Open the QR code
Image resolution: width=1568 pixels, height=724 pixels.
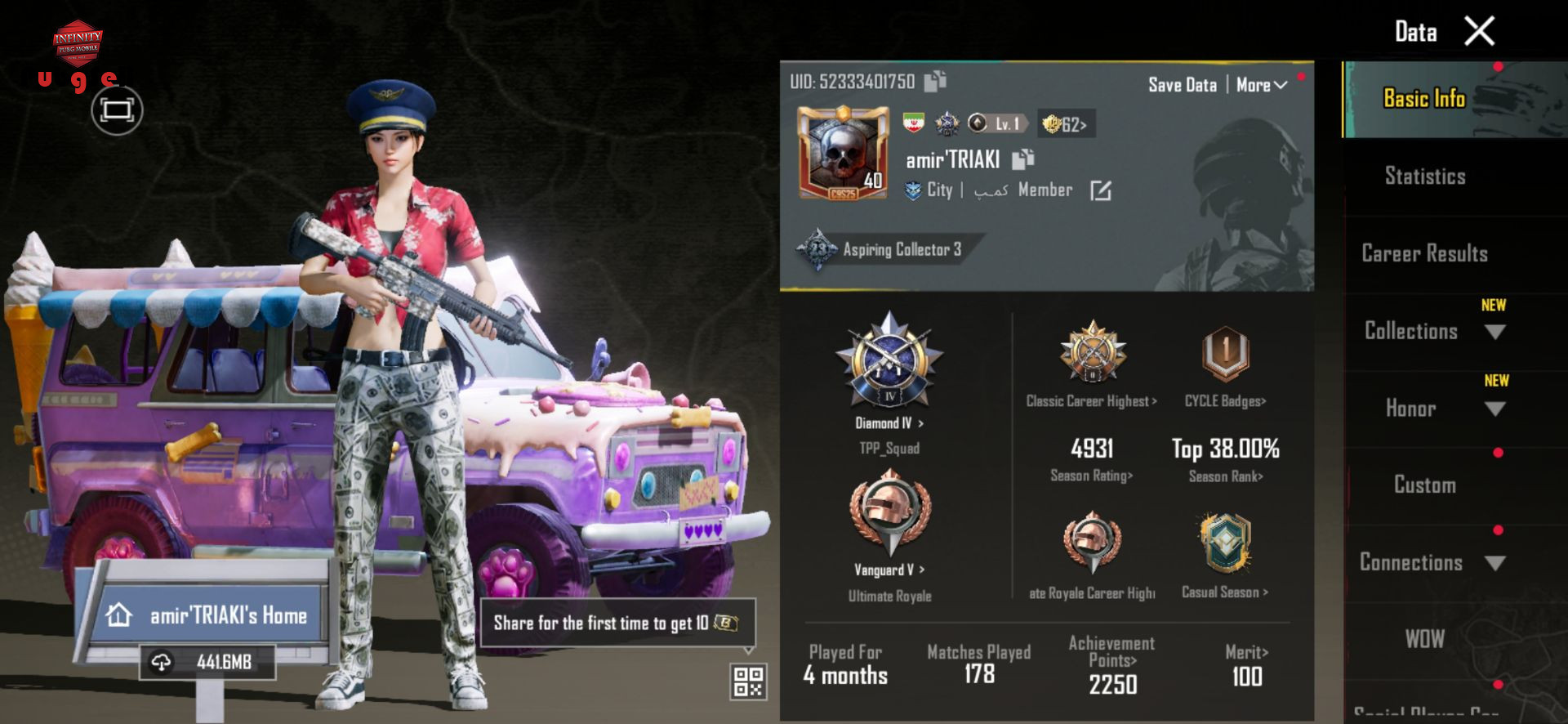click(x=748, y=682)
